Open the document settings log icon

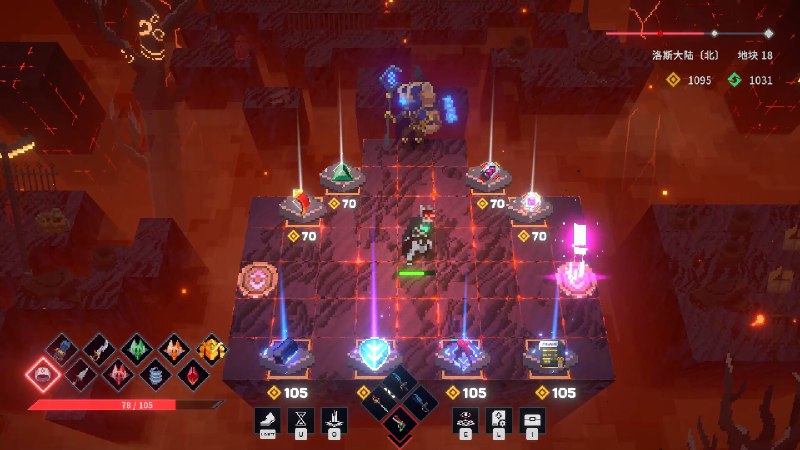(498, 420)
